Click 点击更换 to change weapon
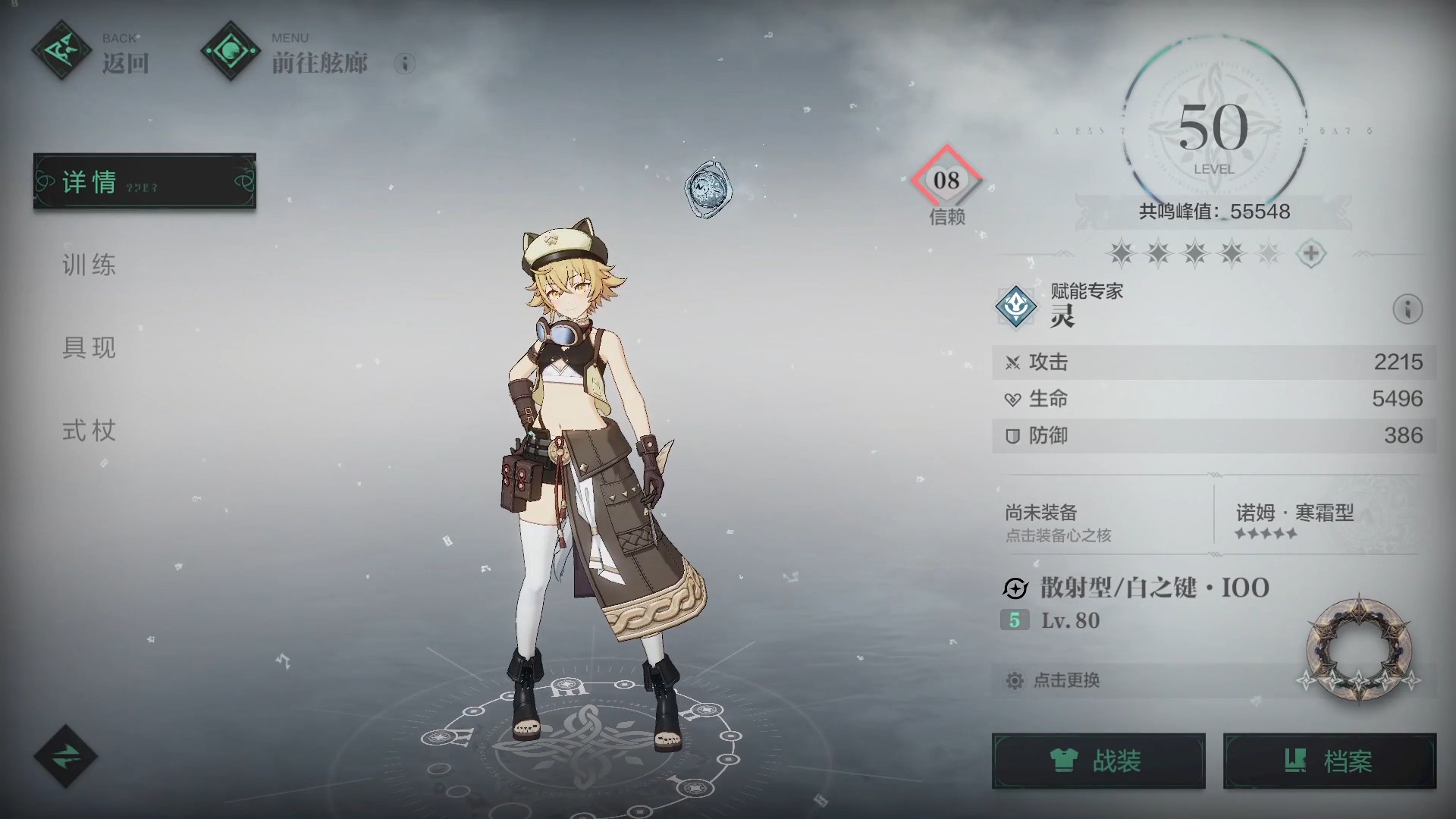 click(1065, 680)
